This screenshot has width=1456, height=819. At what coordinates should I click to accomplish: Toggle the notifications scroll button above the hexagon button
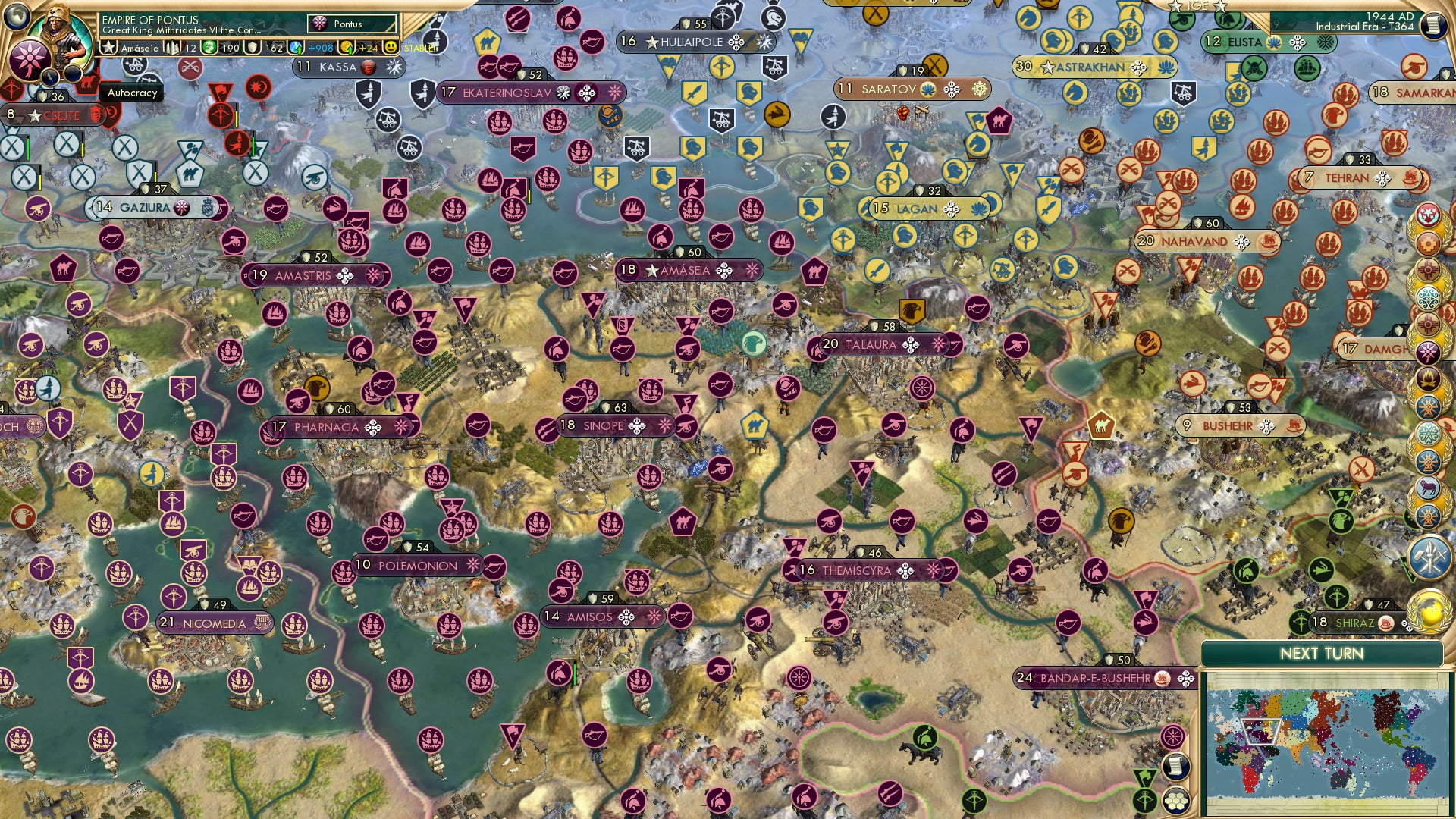[x=1178, y=768]
